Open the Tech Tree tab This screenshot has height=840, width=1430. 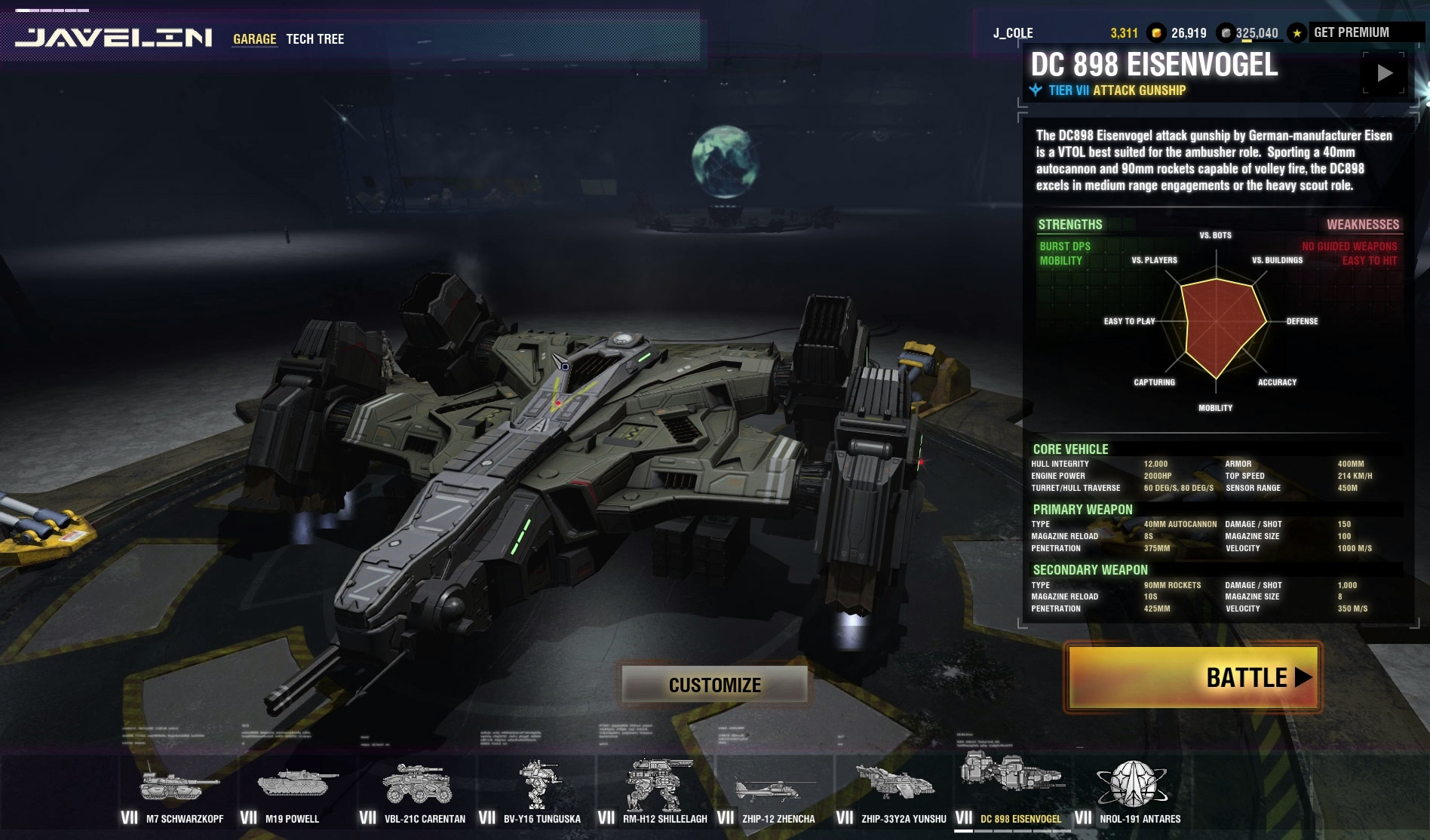pyautogui.click(x=315, y=39)
